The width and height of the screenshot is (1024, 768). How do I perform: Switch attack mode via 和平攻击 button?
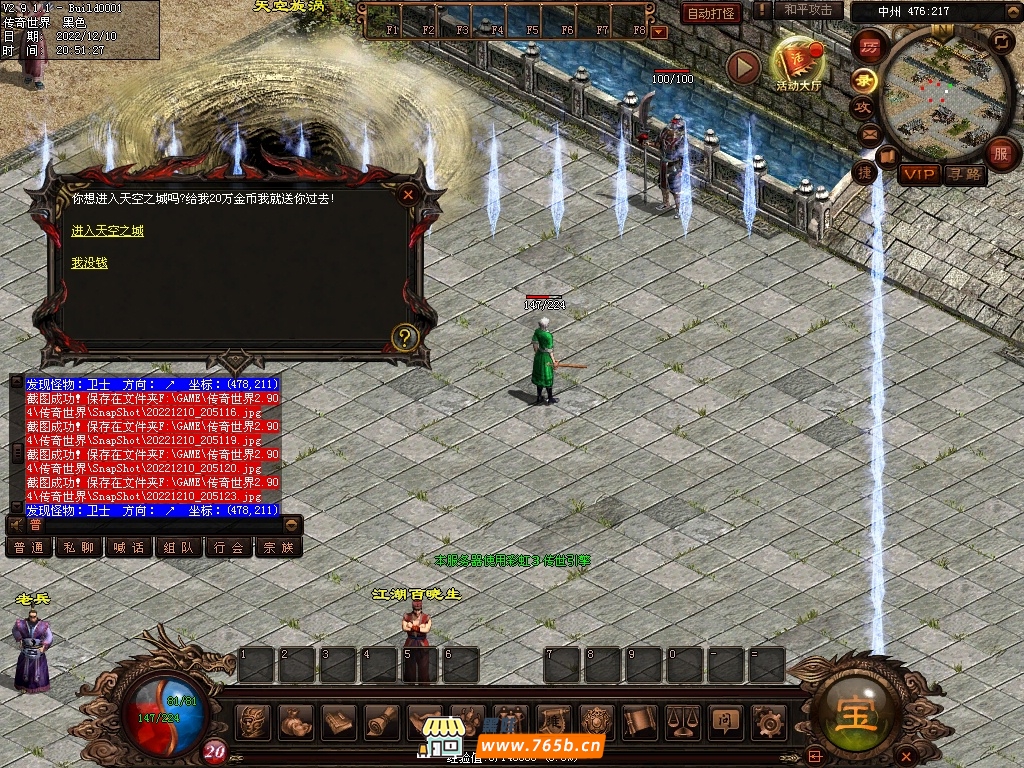click(x=808, y=11)
